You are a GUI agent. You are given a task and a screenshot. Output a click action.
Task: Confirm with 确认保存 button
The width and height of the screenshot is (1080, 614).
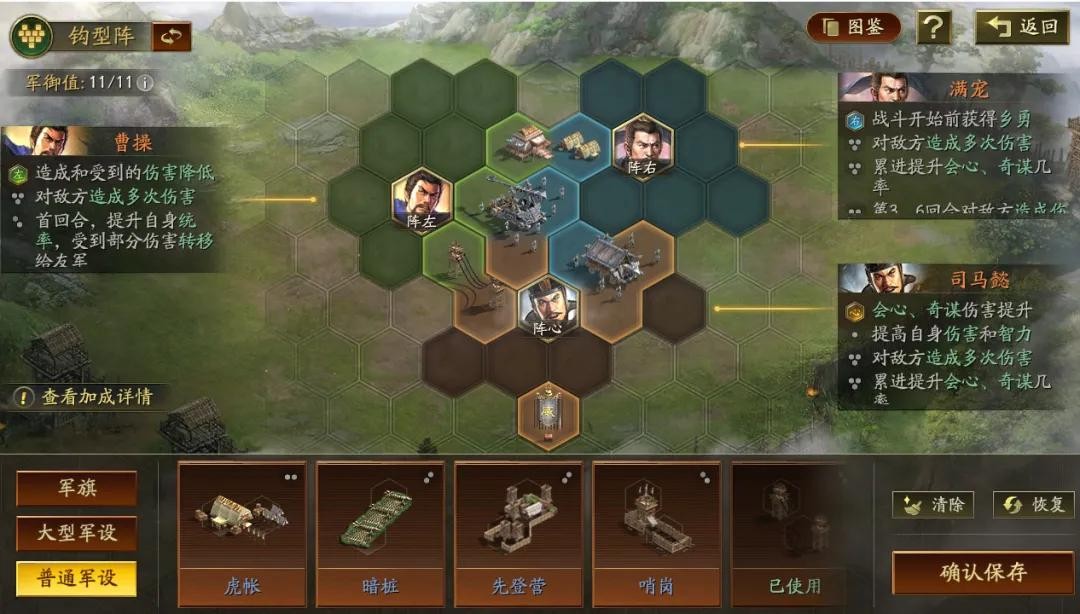pyautogui.click(x=982, y=573)
